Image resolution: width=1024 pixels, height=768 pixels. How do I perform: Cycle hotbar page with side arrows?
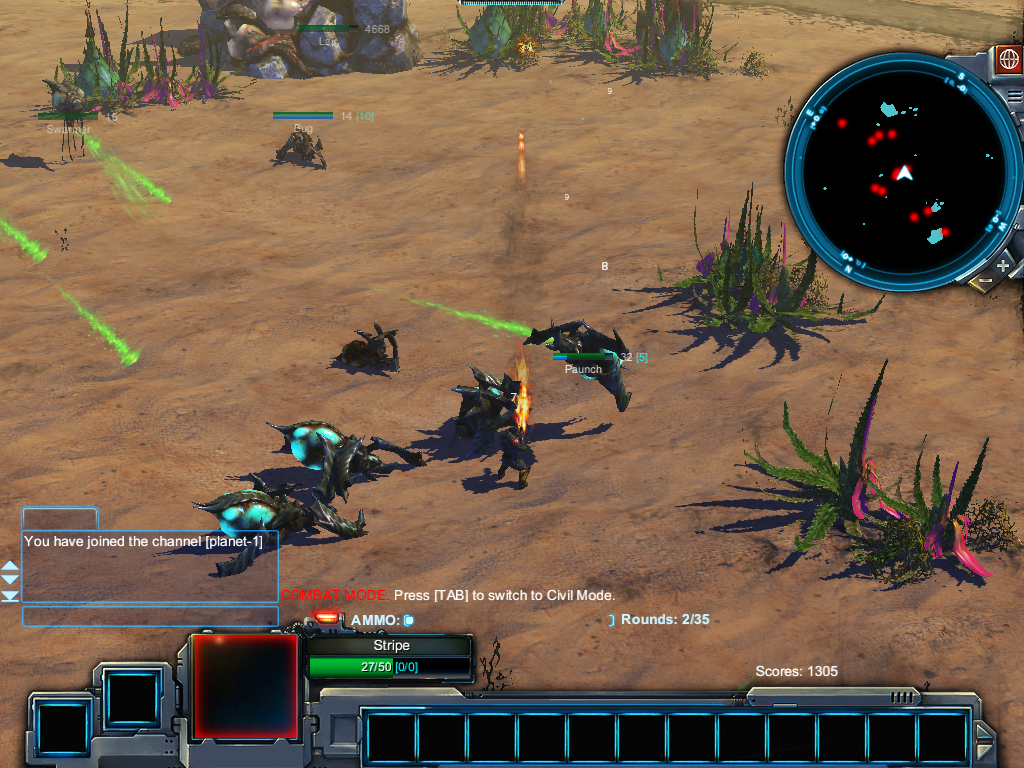coord(984,741)
